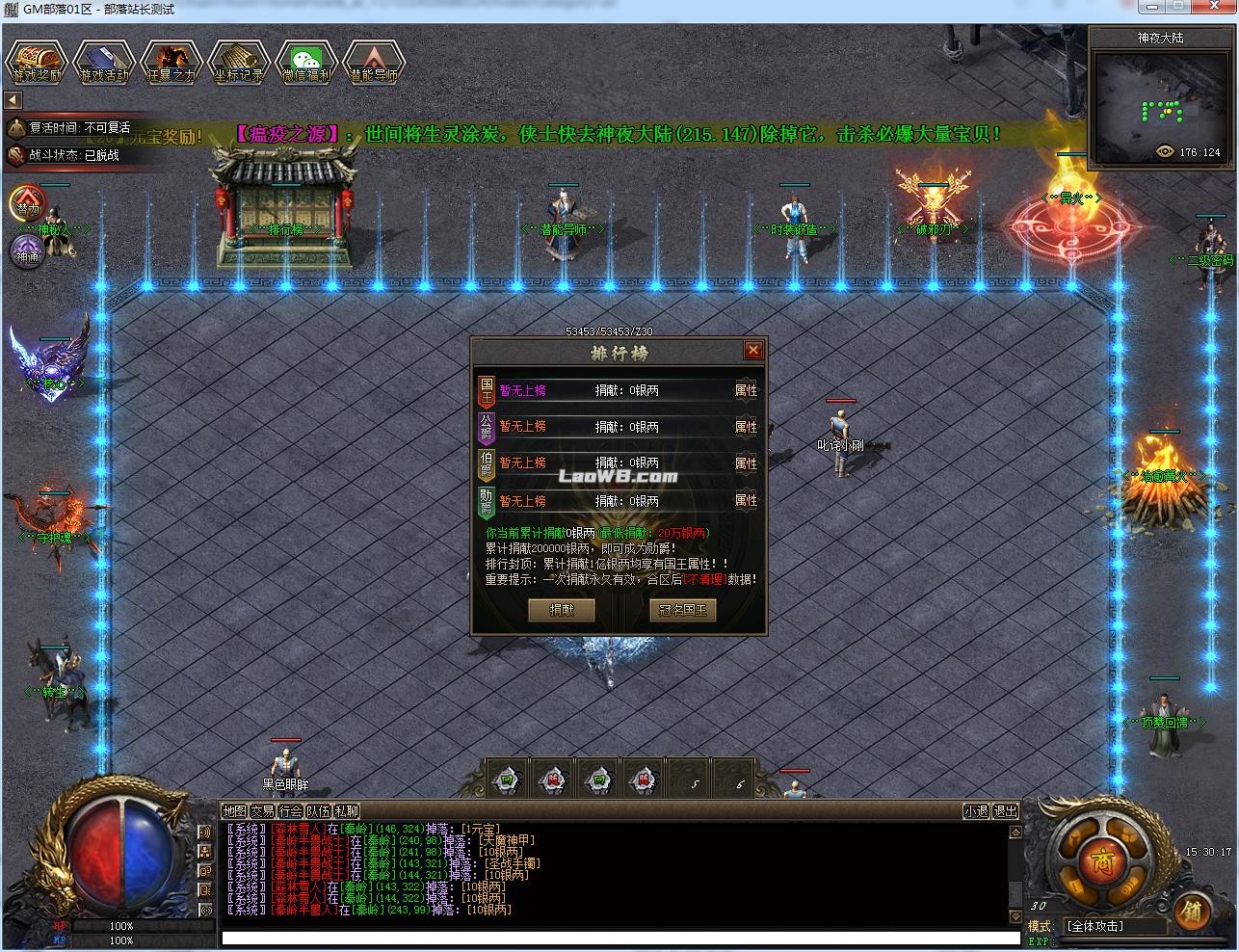Collapse the top icon bar with the arrow
The image size is (1239, 952).
pyautogui.click(x=13, y=100)
